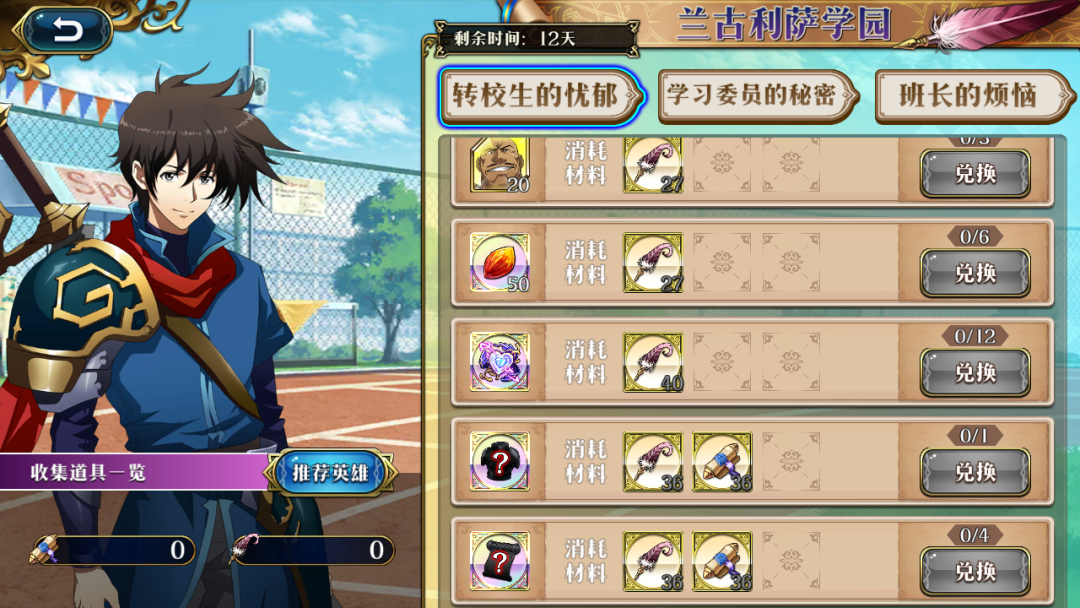The width and height of the screenshot is (1080, 608).
Task: Inspect the red gem reward icon
Action: (x=499, y=263)
